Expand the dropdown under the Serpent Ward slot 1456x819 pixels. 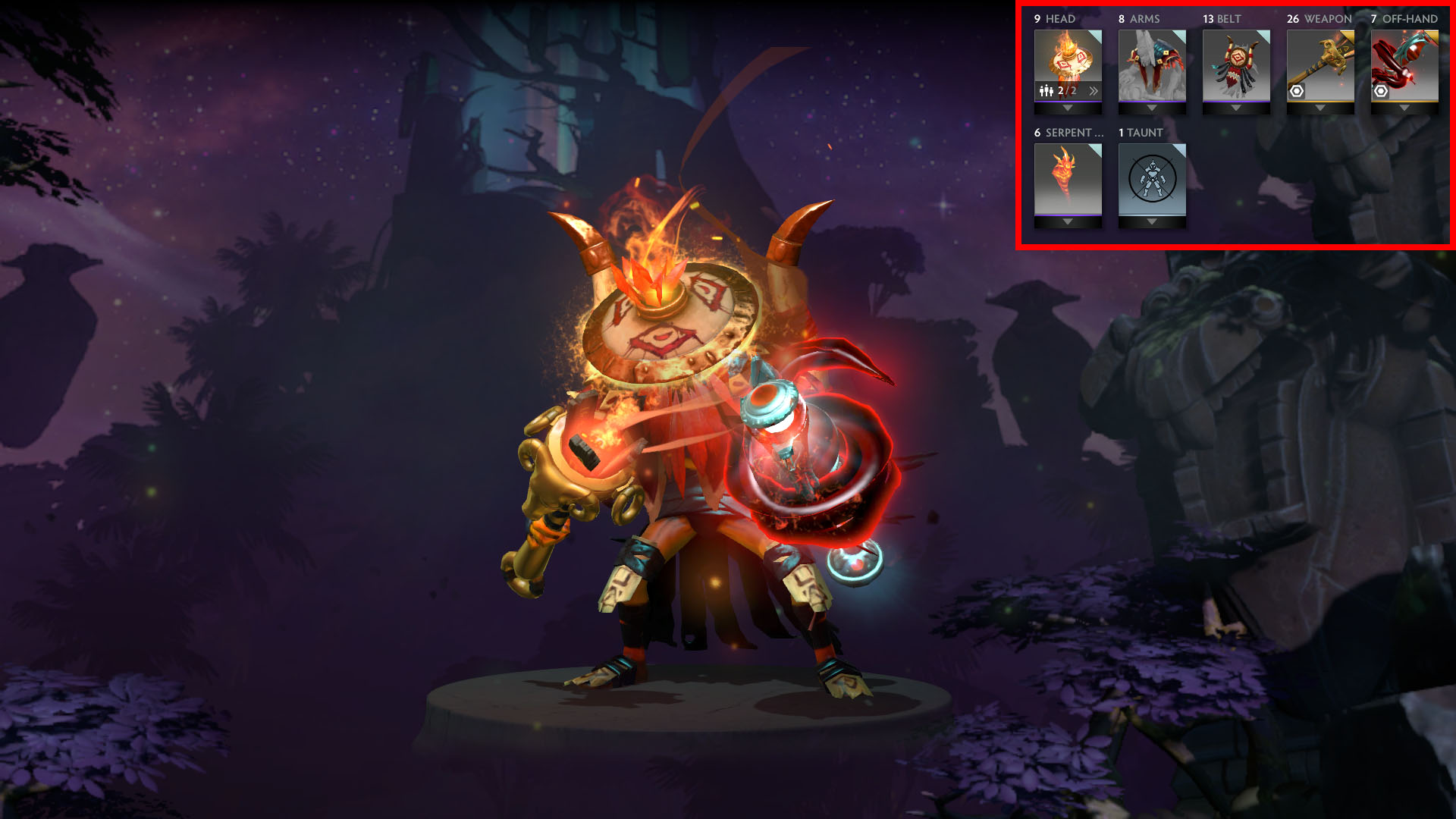(1067, 222)
